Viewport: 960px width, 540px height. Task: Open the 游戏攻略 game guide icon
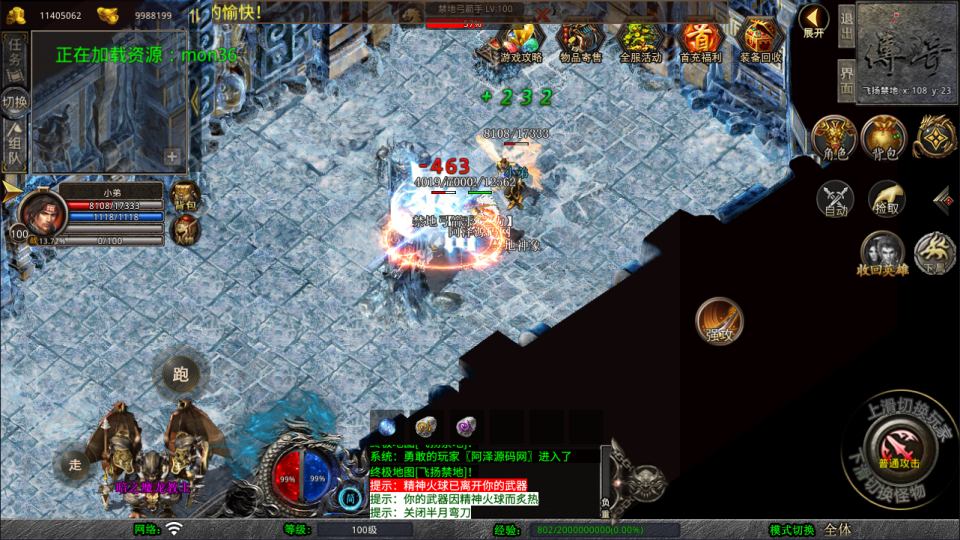click(520, 41)
